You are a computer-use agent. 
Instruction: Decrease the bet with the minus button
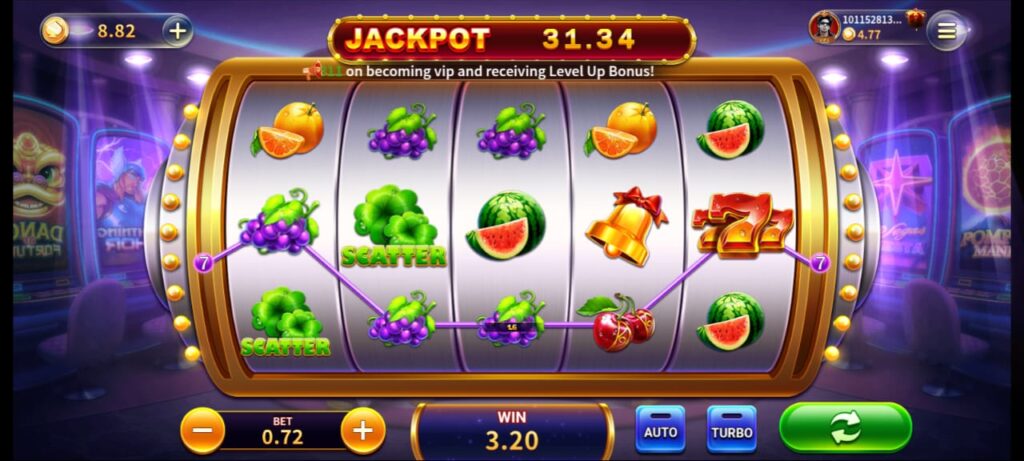click(x=203, y=431)
